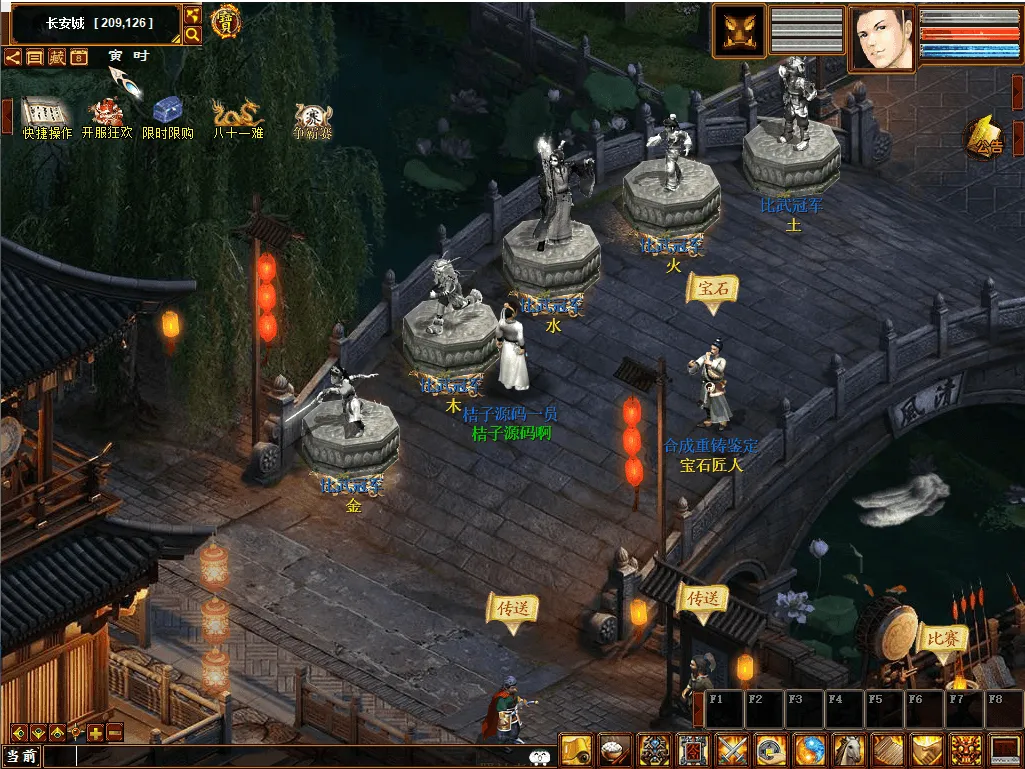Viewport: 1025px width, 769px height.
Task: Click the minus button above chat
Action: [x=115, y=732]
